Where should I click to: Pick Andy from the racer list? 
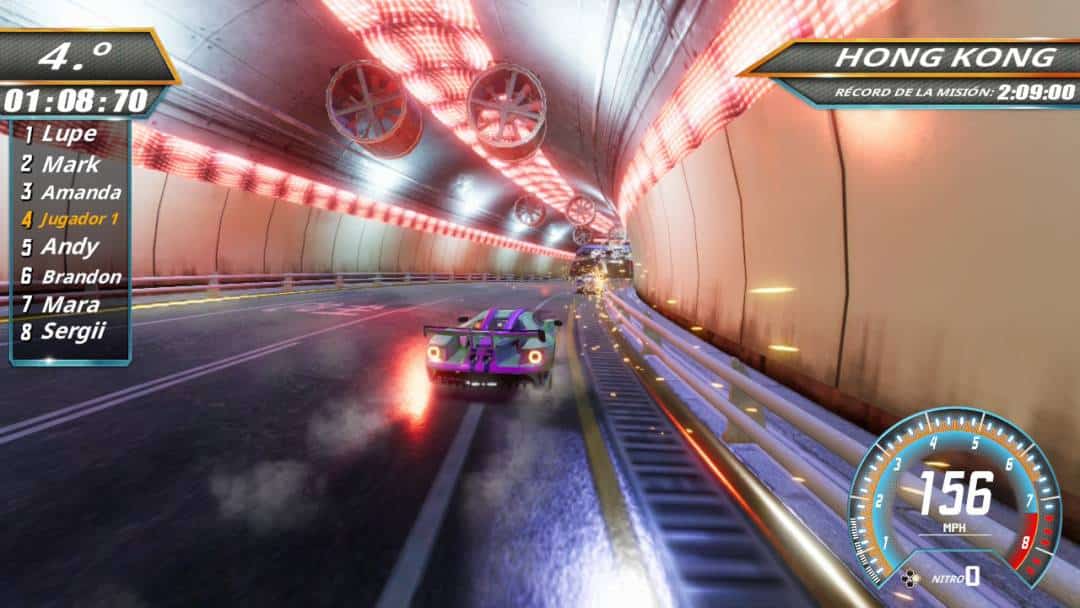(70, 247)
